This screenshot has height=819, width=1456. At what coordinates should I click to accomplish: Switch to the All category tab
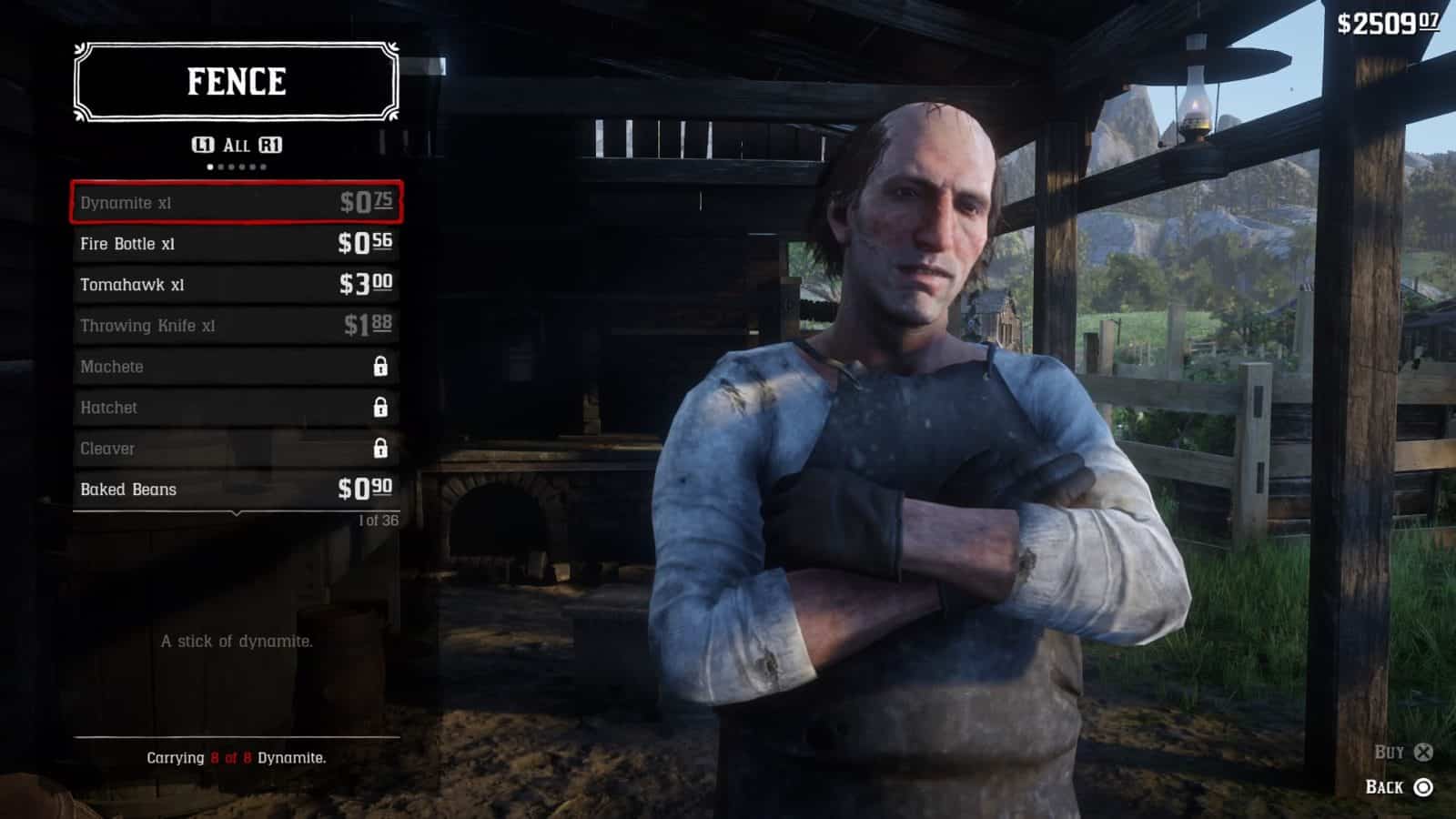pos(237,143)
